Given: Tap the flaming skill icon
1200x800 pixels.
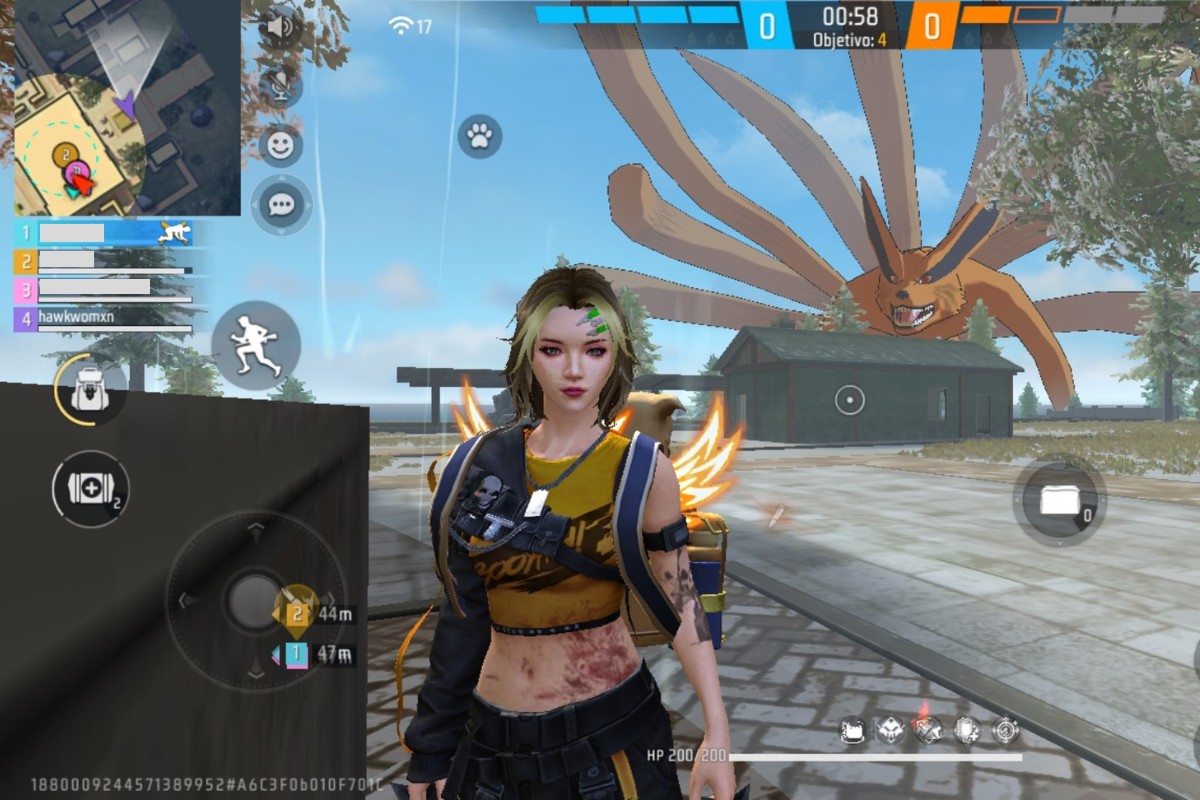Looking at the screenshot, I should (x=928, y=731).
